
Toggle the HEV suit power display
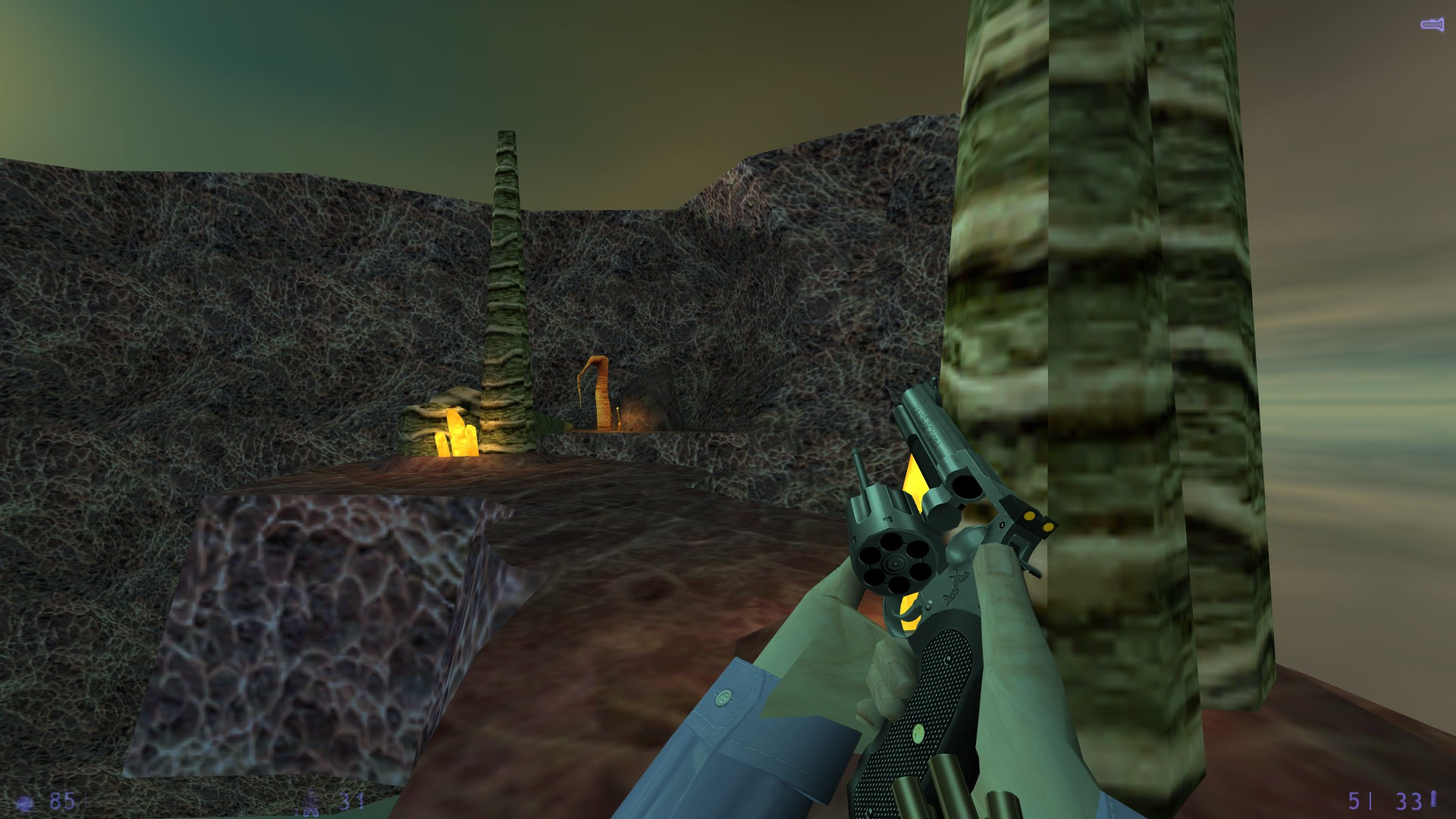click(x=313, y=800)
